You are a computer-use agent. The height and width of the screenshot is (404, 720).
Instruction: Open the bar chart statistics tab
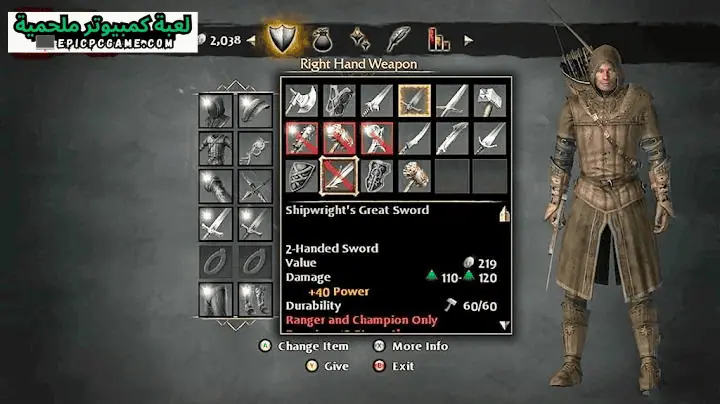(438, 40)
